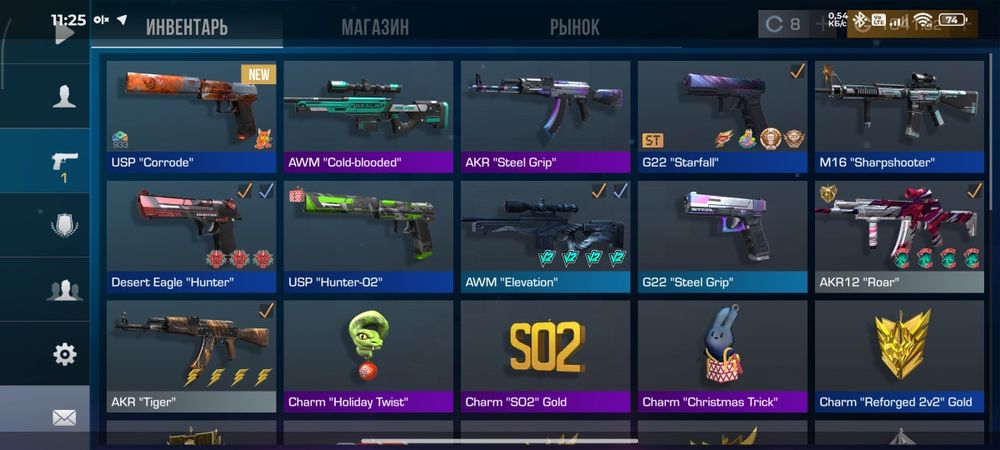Choose the AWM "Cold-blooded" item
The width and height of the screenshot is (1000, 450).
[369, 116]
